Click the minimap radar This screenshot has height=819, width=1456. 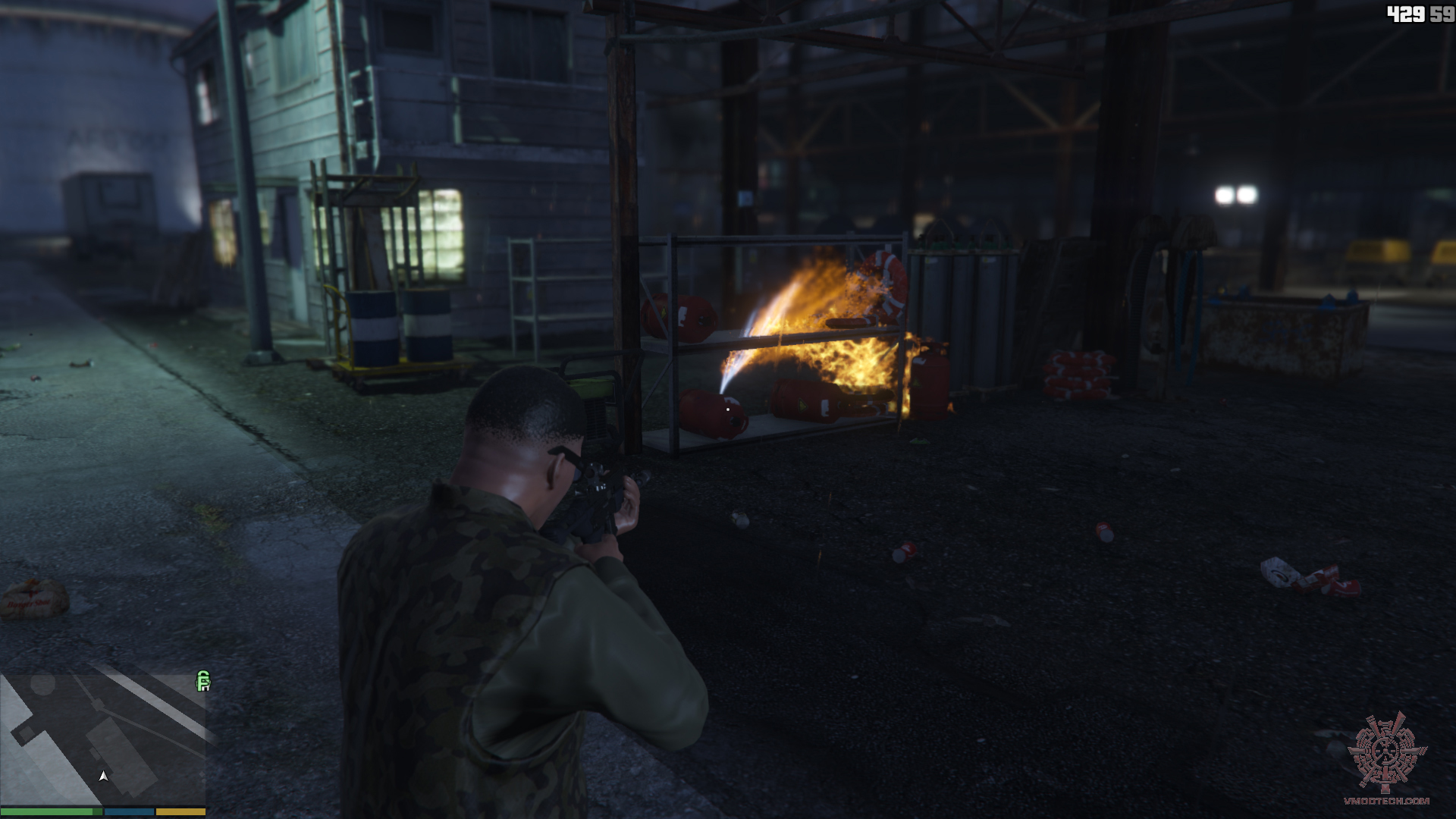[x=103, y=739]
